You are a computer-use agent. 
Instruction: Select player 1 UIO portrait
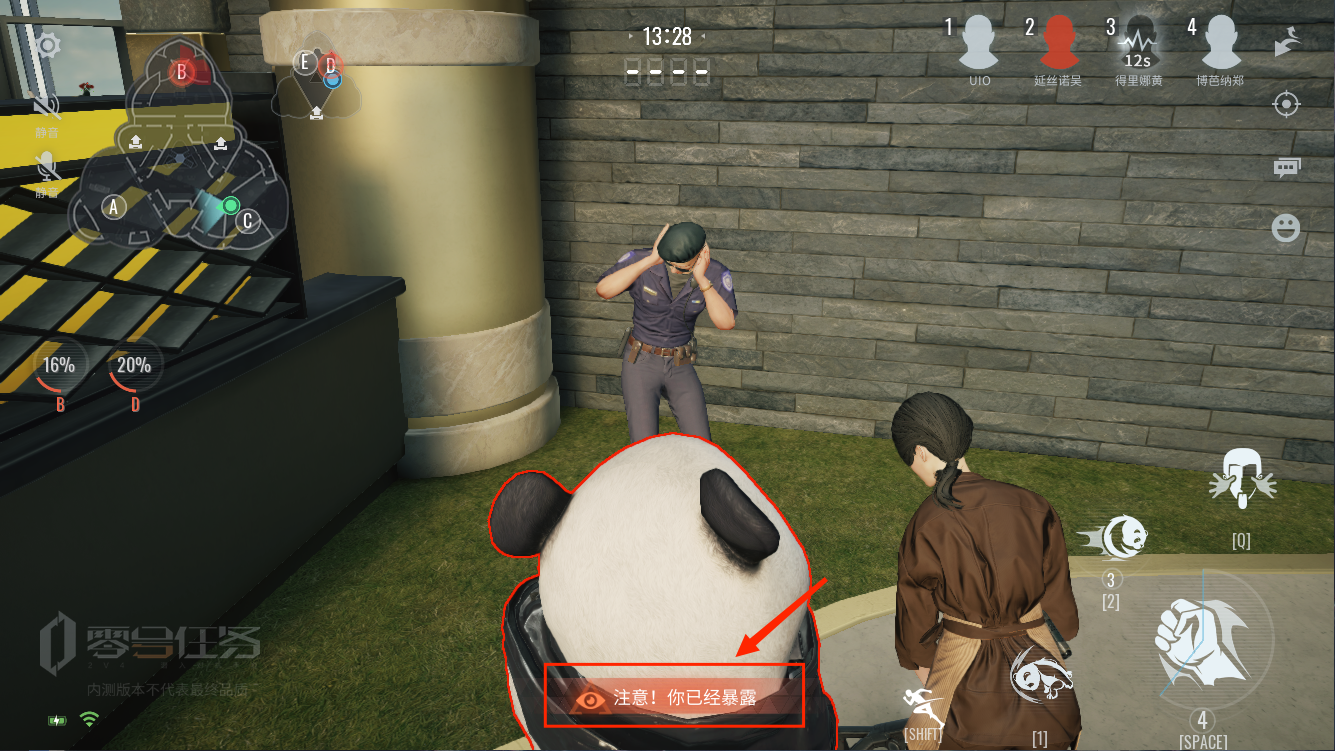[x=979, y=45]
